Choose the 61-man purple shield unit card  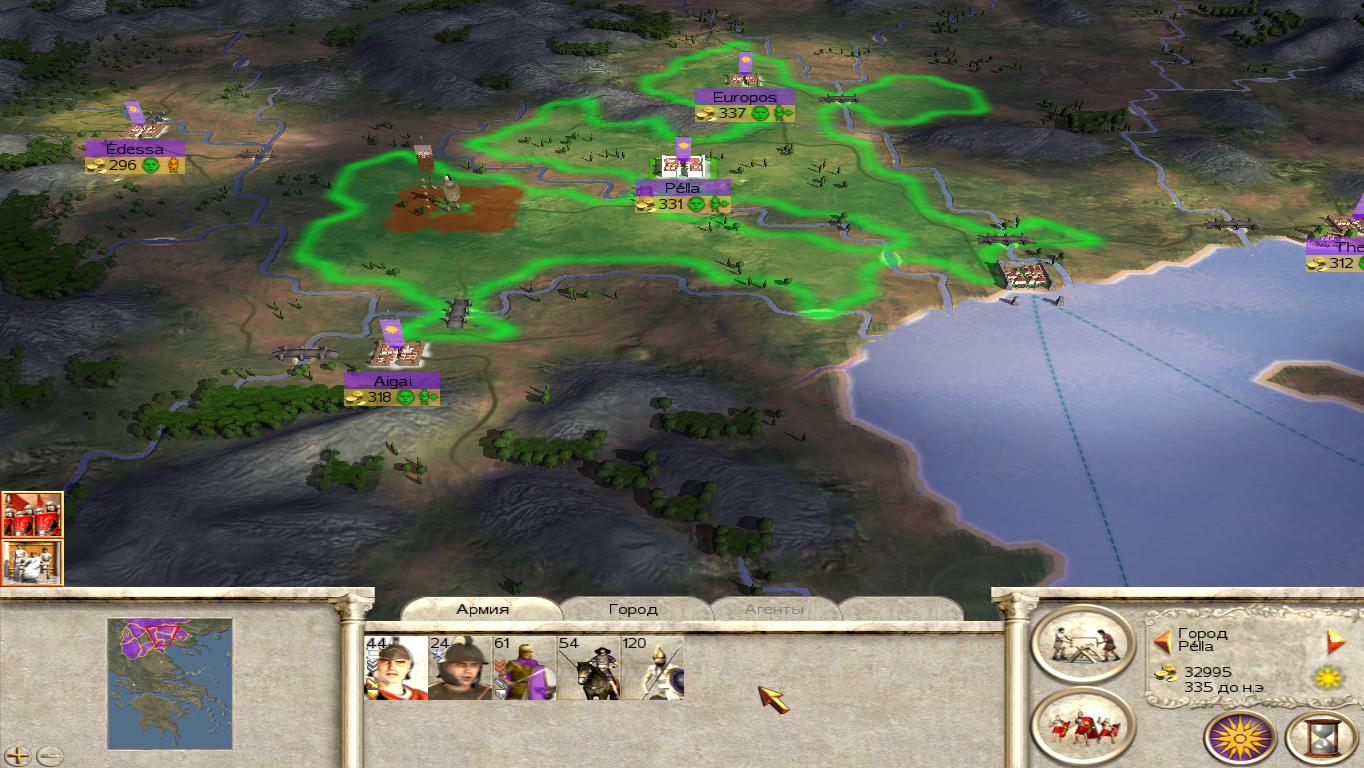524,667
